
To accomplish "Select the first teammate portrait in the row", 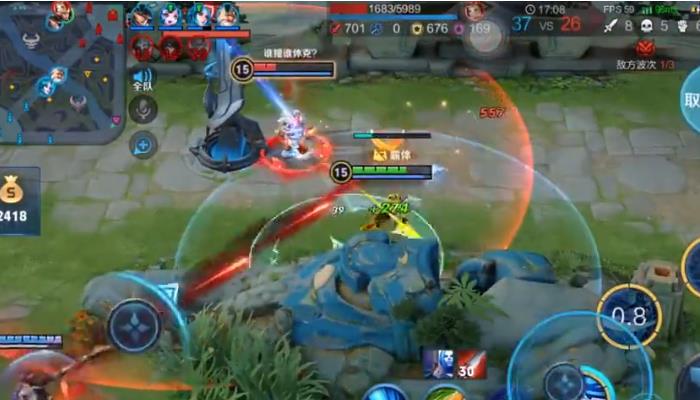I will click(143, 15).
